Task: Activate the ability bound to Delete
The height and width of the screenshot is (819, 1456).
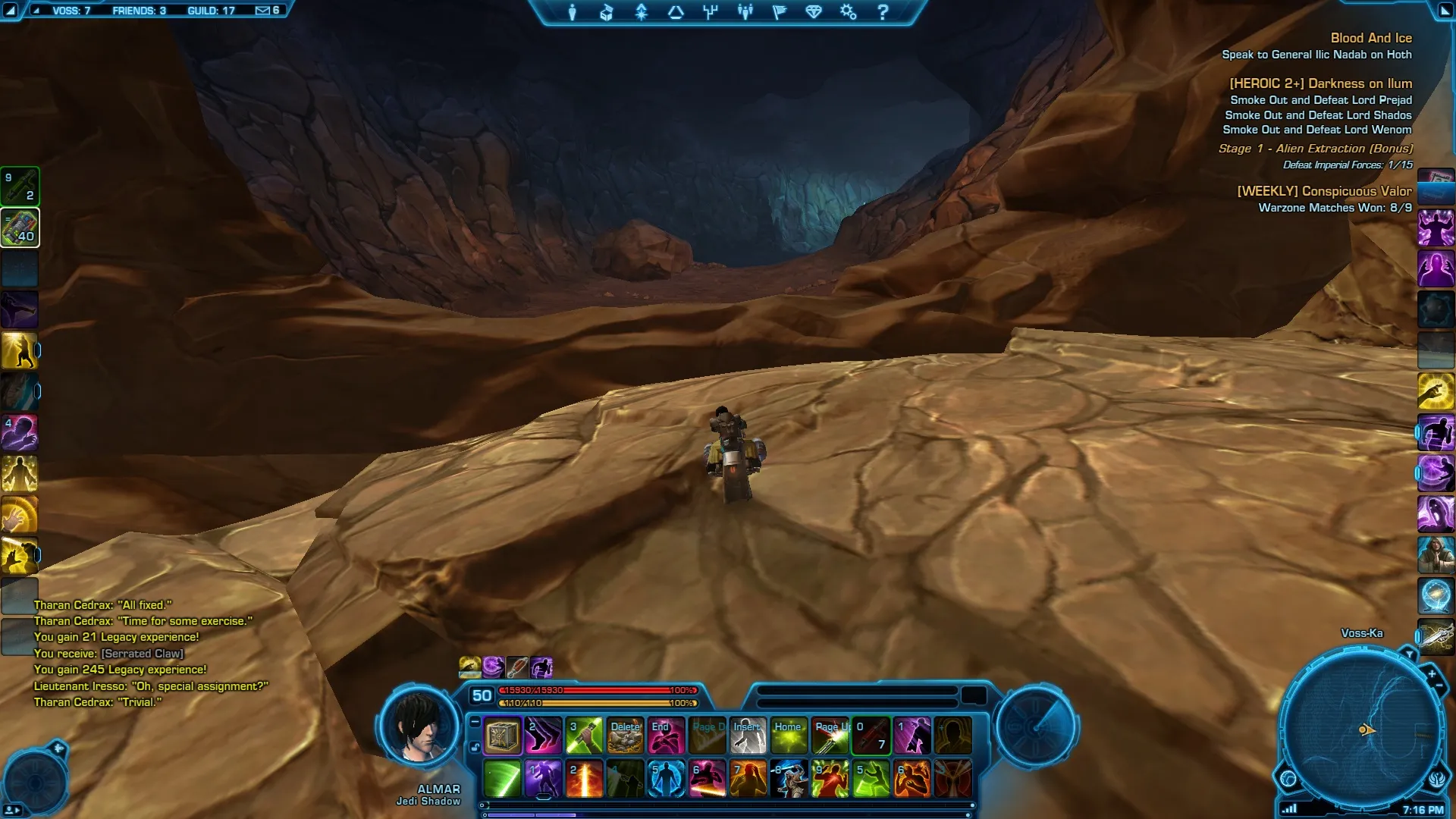Action: click(x=626, y=736)
